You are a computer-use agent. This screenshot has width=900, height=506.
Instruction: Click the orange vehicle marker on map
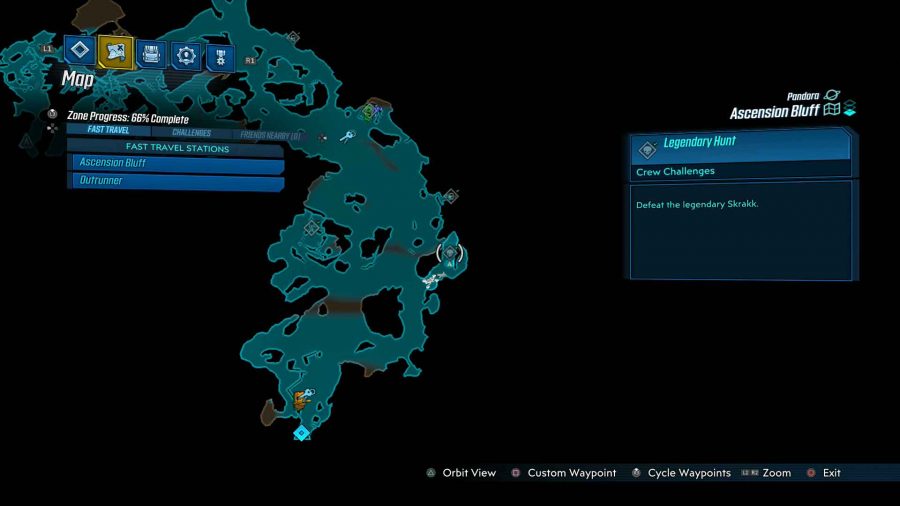pos(299,401)
